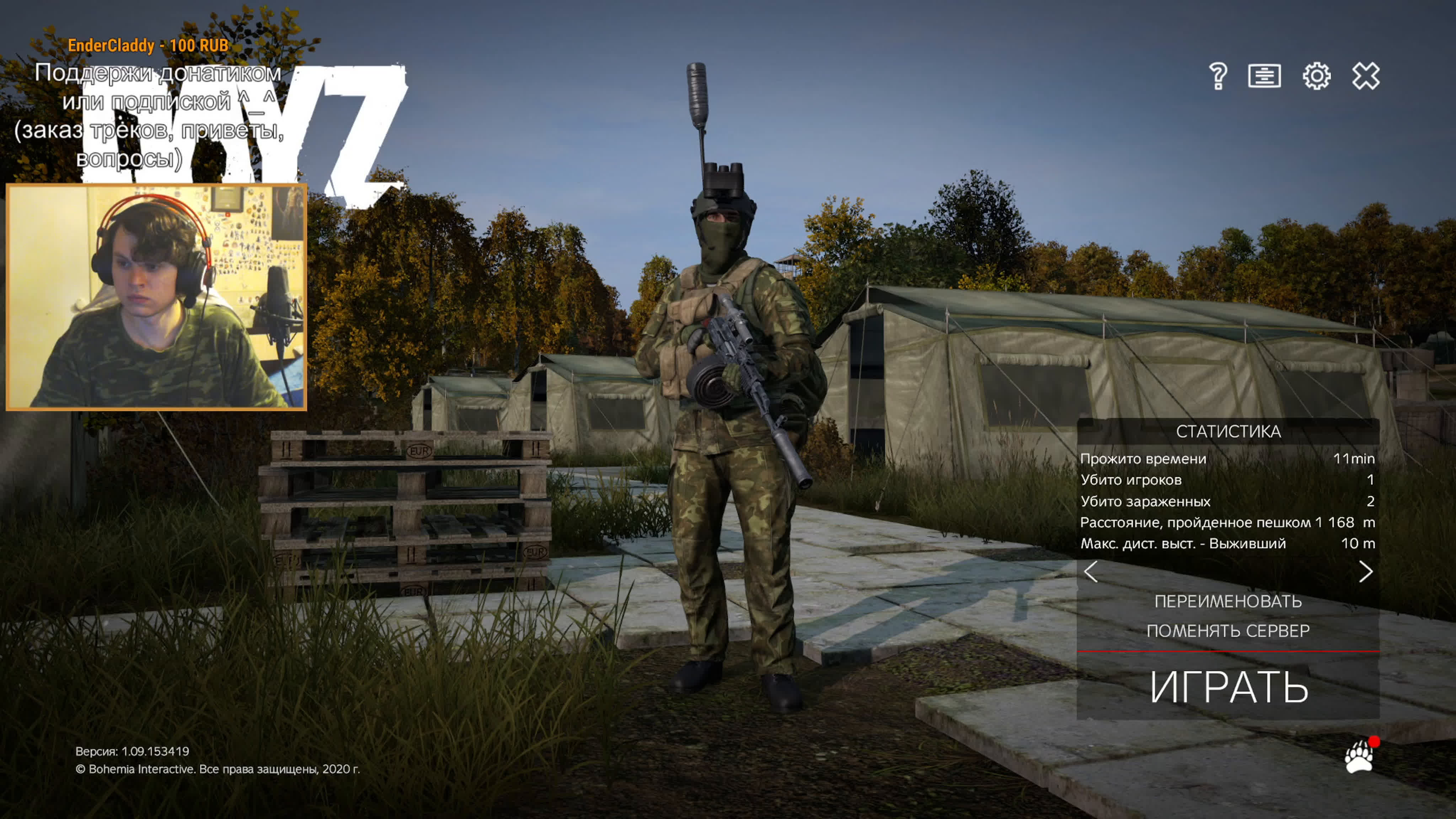Viewport: 1456px width, 819px height.
Task: Open ПОМЕНЯТЬ СЕРВЕР to change server
Action: (1228, 631)
